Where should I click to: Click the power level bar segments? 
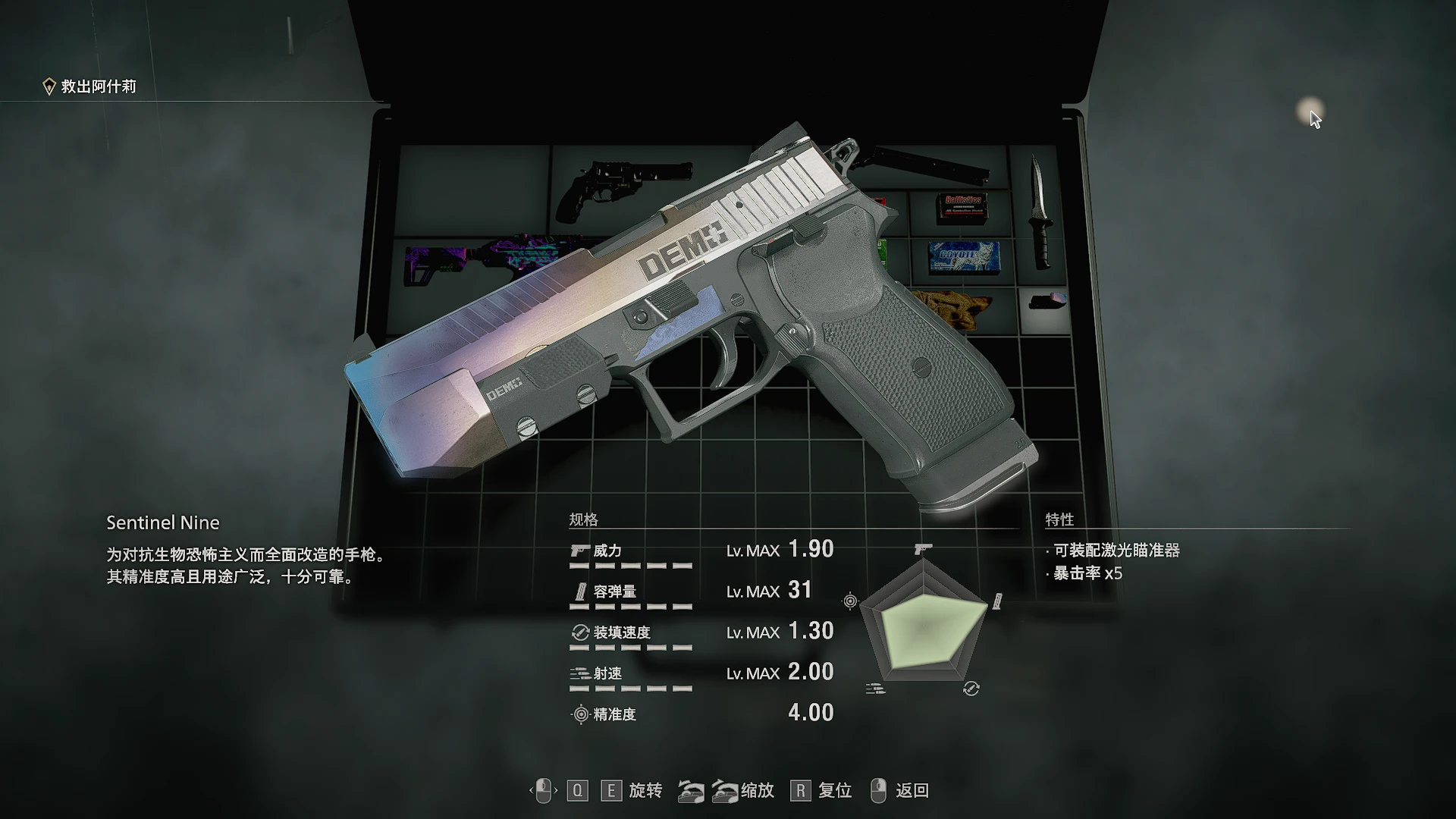[x=629, y=566]
